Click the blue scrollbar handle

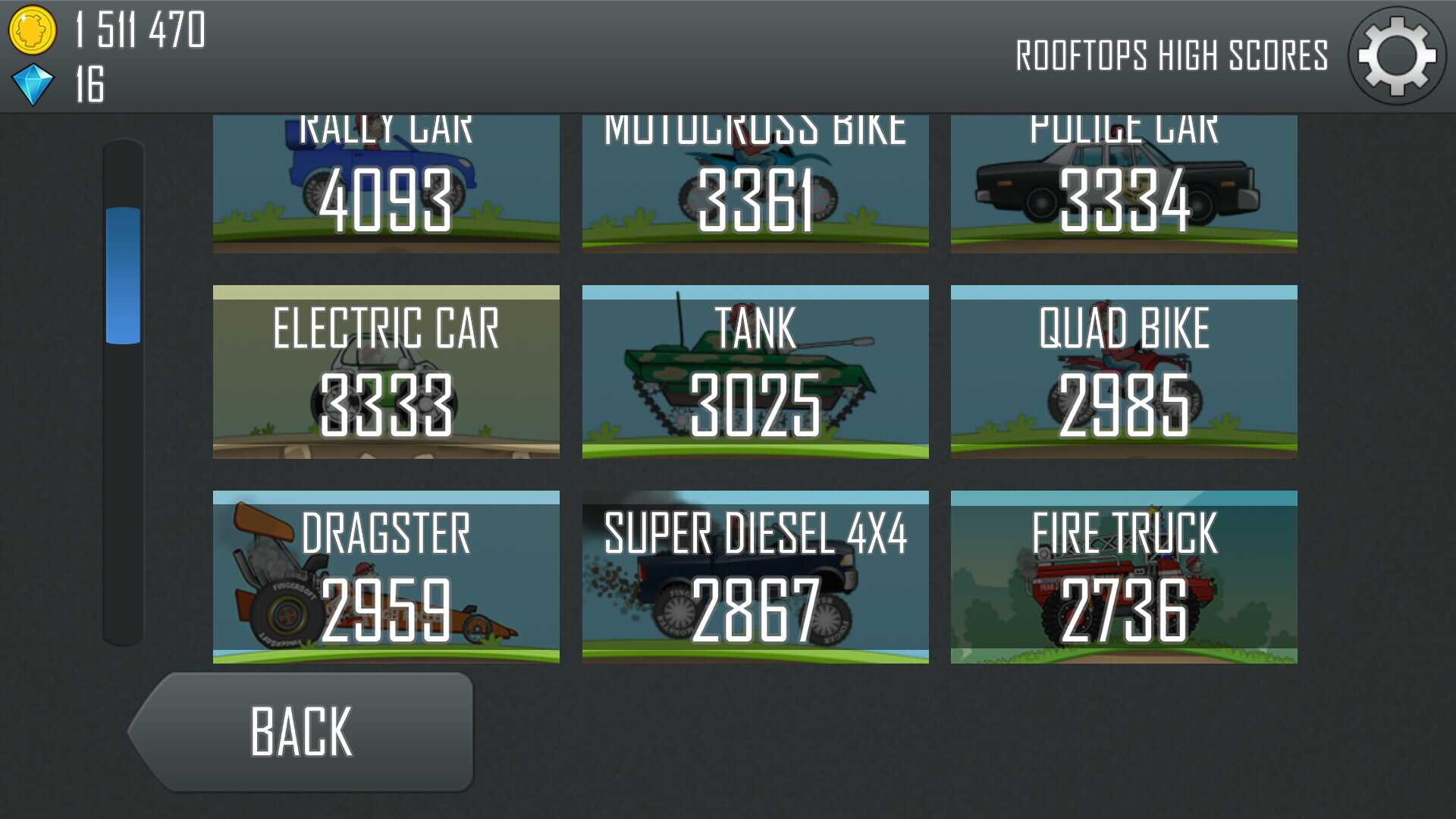tap(123, 275)
